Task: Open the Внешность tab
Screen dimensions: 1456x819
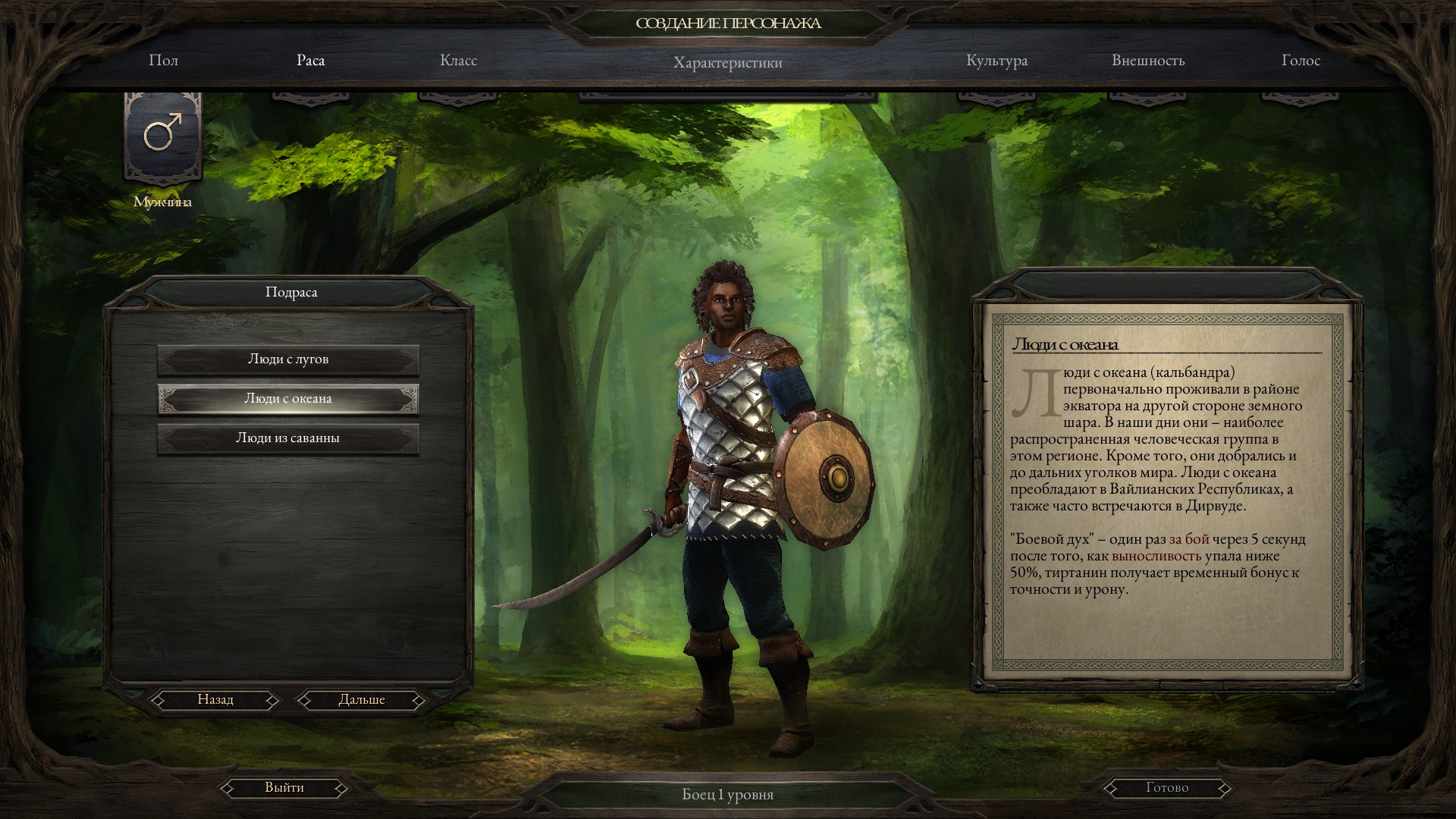Action: (x=1148, y=61)
